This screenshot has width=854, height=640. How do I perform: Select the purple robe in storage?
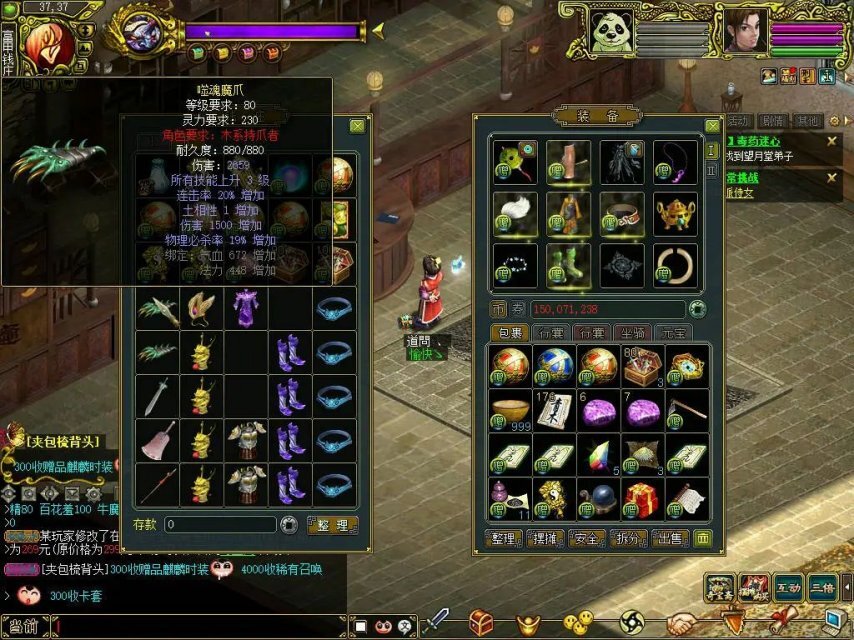click(x=246, y=306)
